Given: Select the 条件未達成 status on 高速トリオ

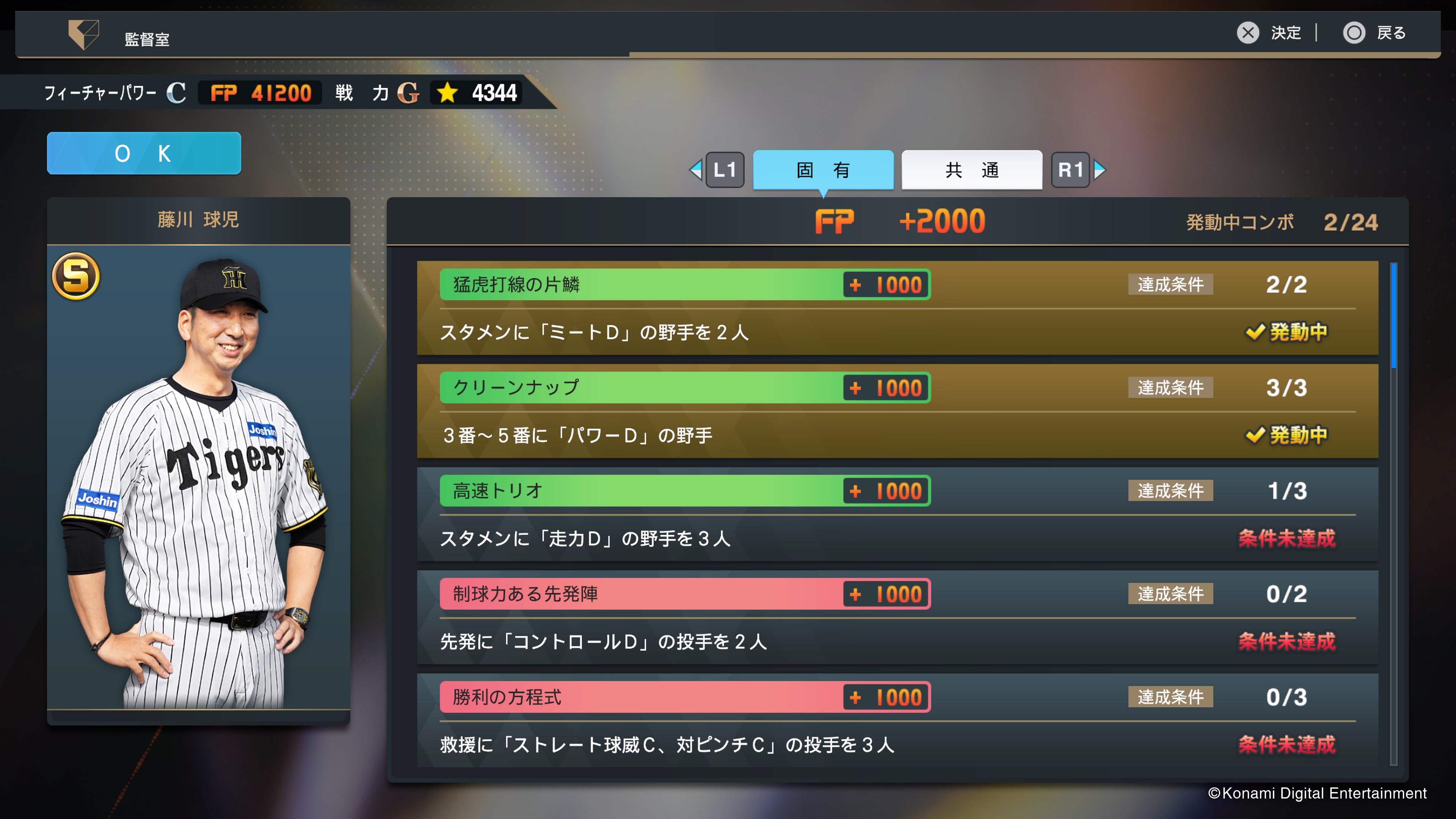Looking at the screenshot, I should (x=1287, y=539).
